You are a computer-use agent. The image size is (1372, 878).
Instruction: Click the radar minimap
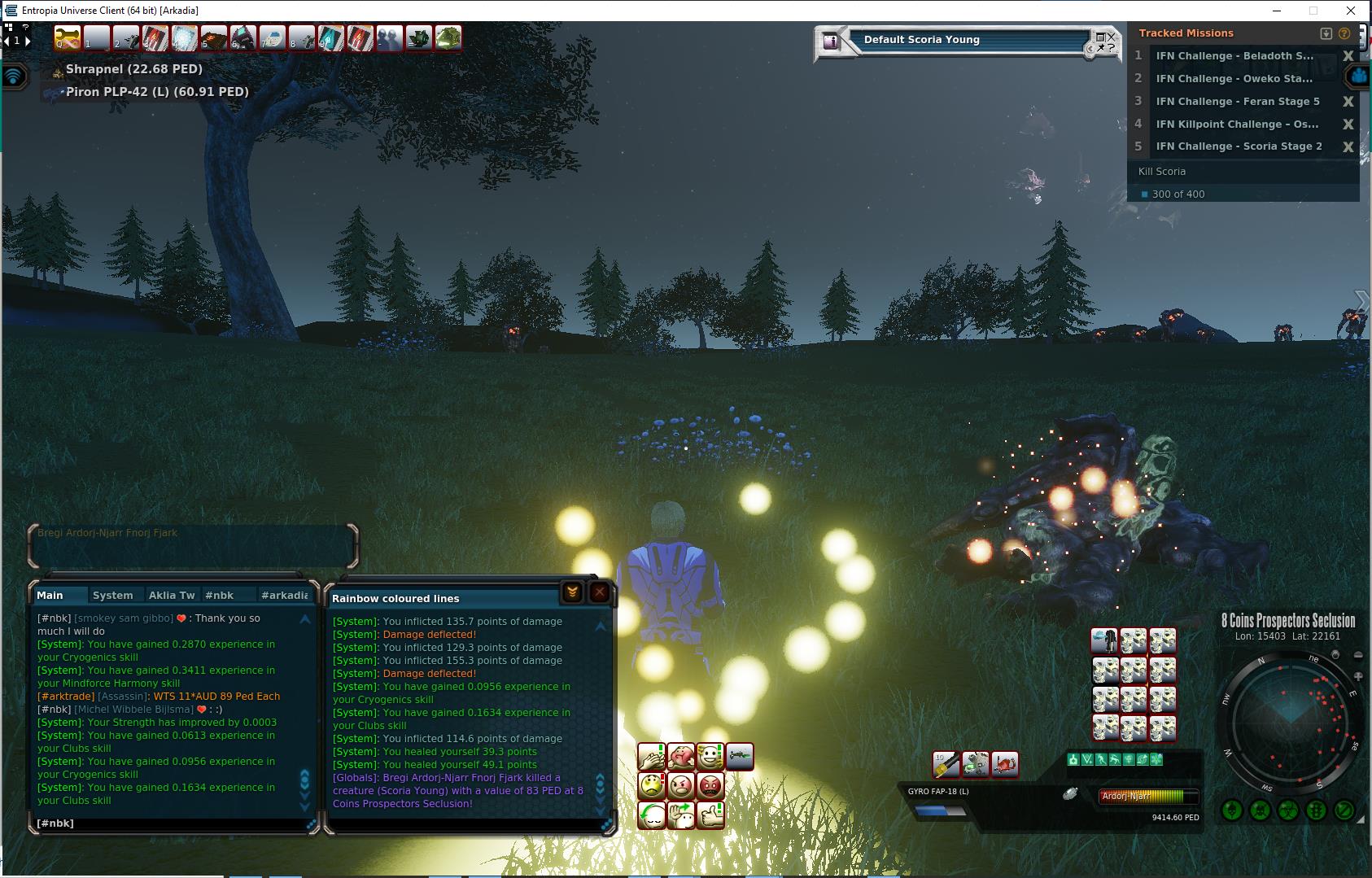coord(1290,721)
